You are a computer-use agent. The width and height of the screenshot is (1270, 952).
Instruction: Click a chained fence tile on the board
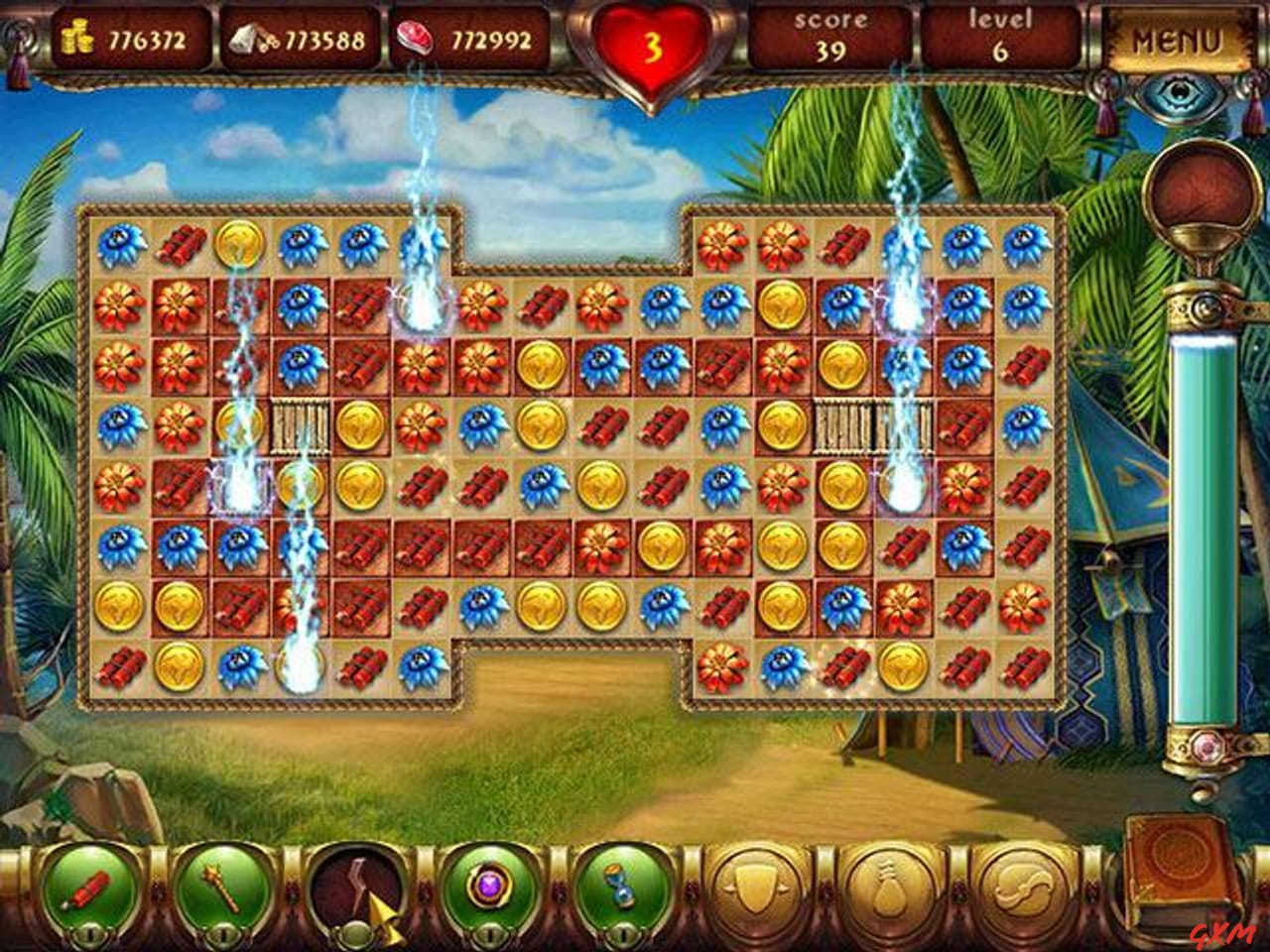click(x=300, y=426)
